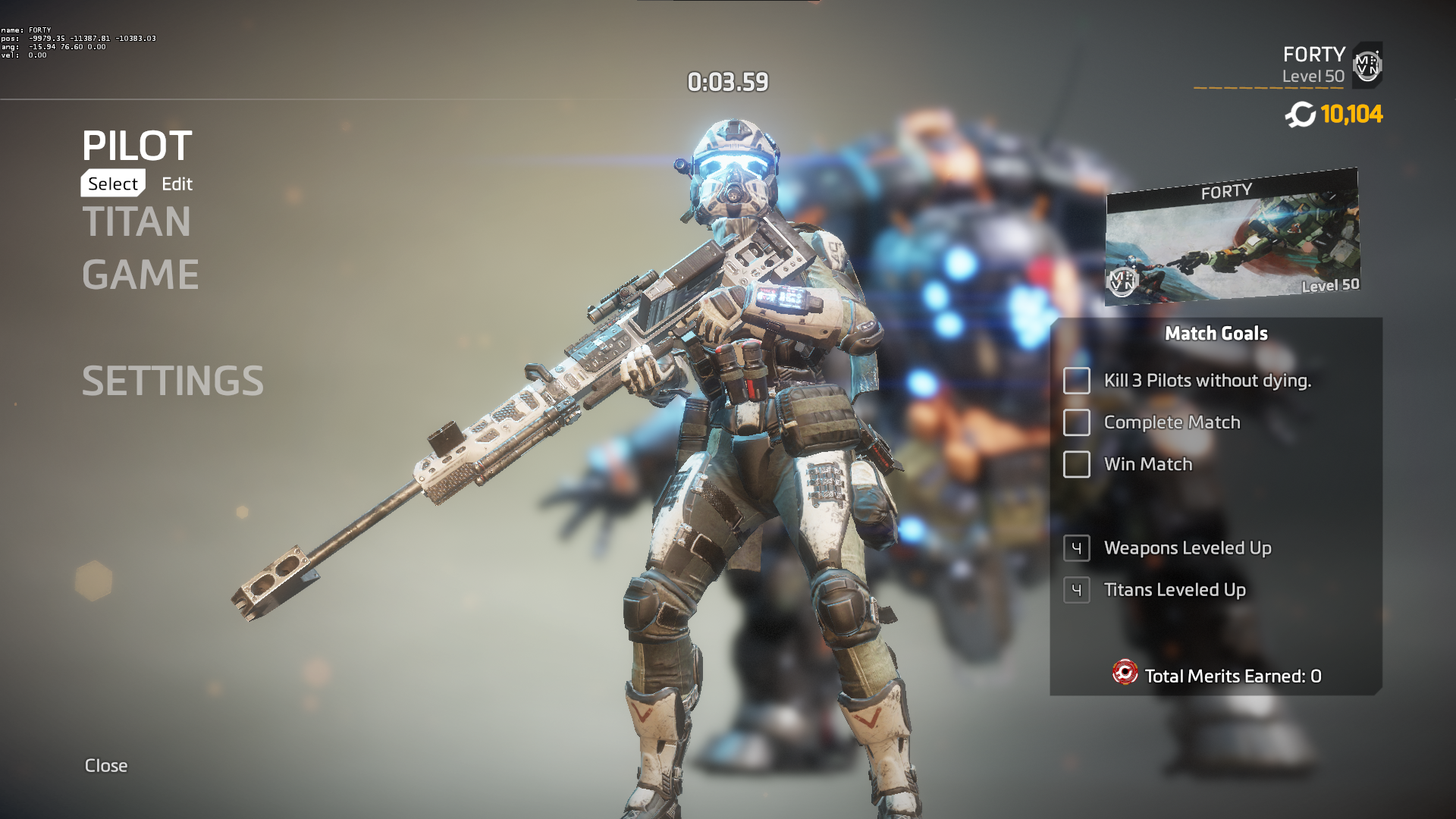Viewport: 1456px width, 819px height.
Task: Open the pilot Edit option
Action: 177,184
